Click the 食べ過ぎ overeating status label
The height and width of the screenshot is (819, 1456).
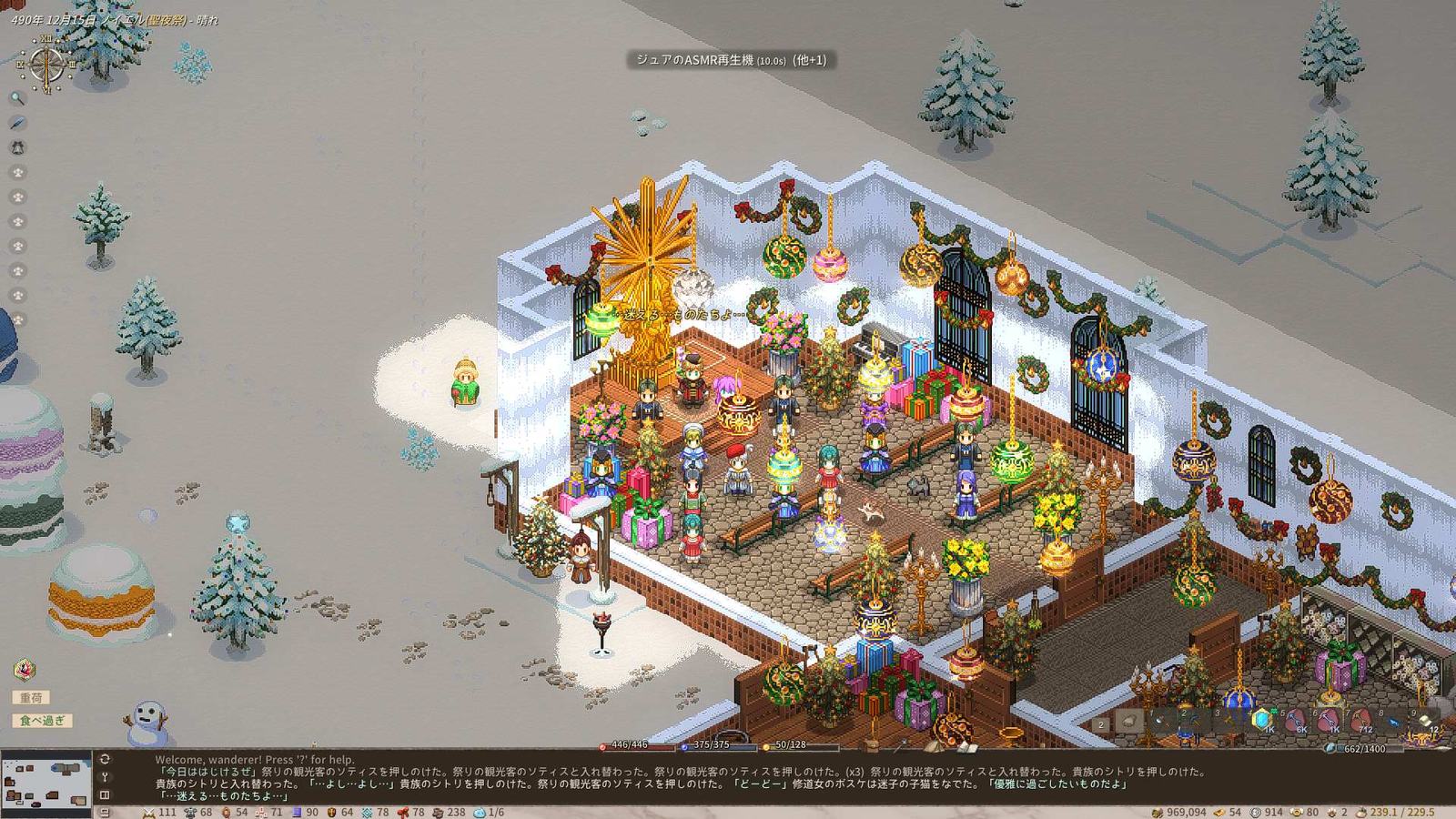tap(42, 721)
